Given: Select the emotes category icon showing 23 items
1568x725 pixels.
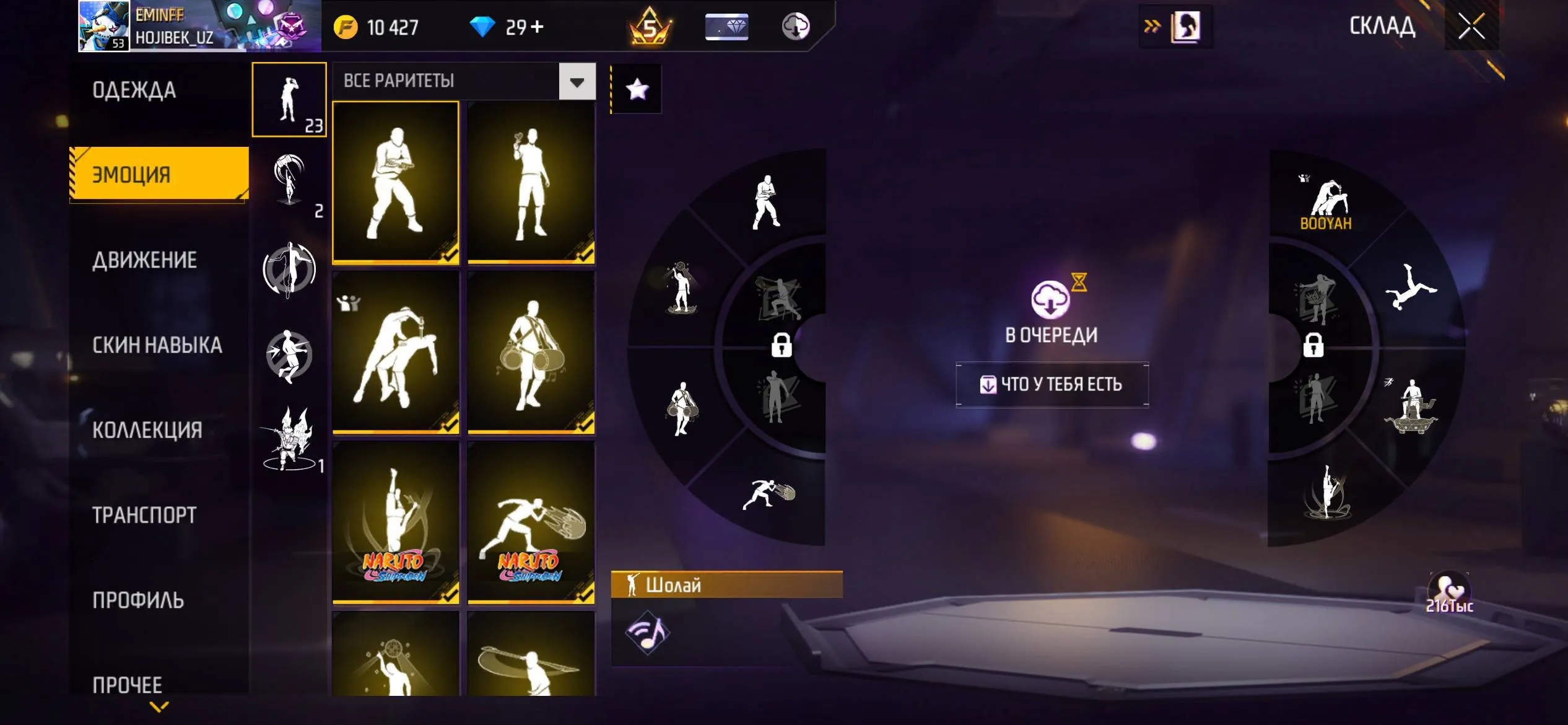Looking at the screenshot, I should point(289,99).
